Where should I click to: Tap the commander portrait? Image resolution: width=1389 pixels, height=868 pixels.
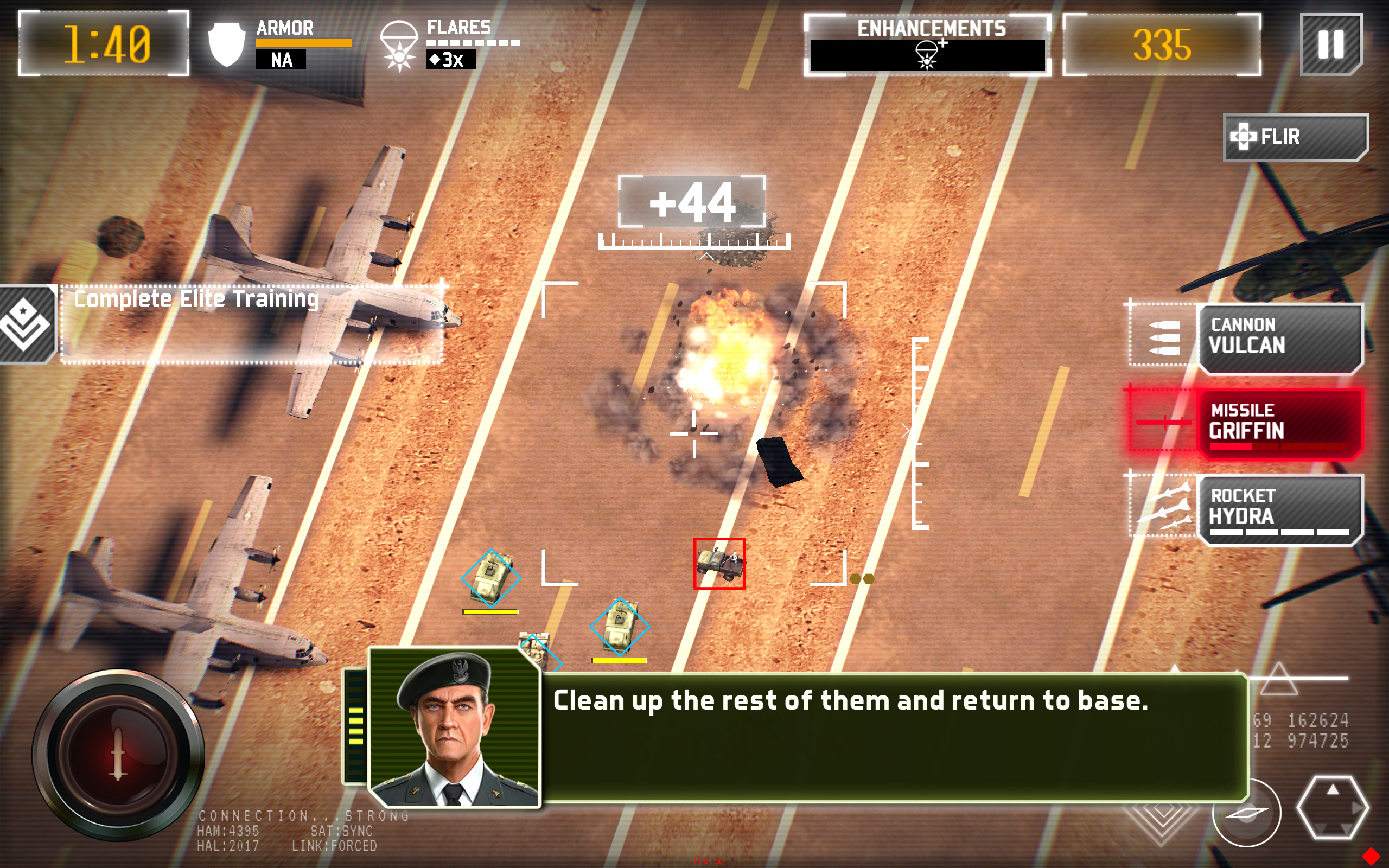coord(454,728)
